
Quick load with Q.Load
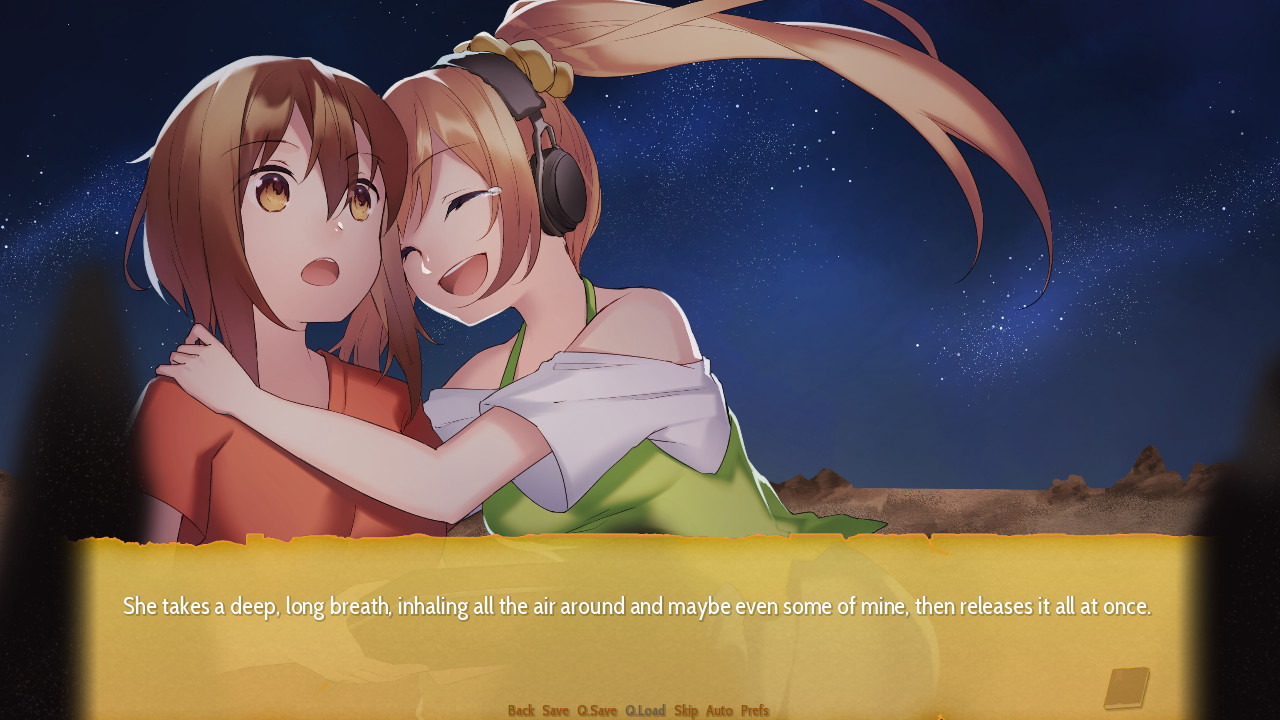click(645, 711)
